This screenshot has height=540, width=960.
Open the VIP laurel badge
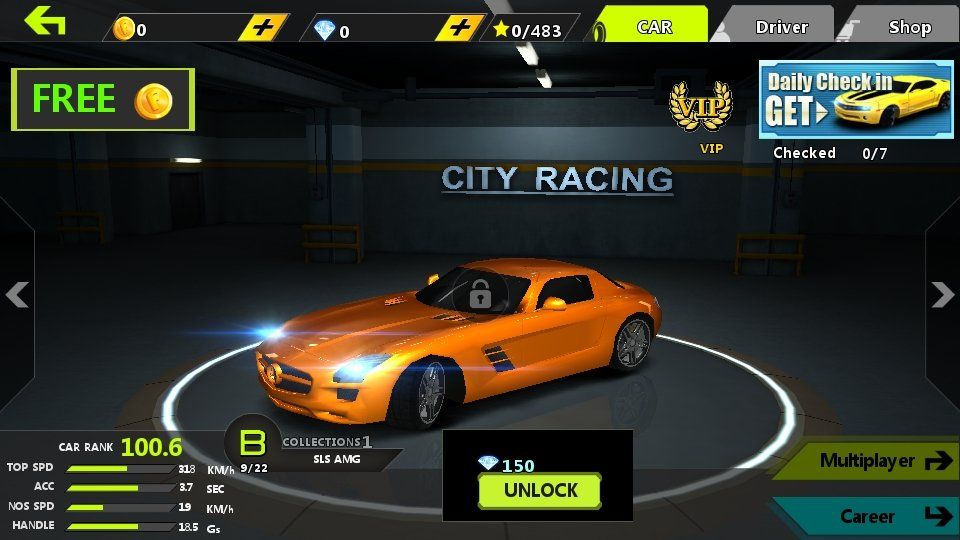pyautogui.click(x=700, y=108)
